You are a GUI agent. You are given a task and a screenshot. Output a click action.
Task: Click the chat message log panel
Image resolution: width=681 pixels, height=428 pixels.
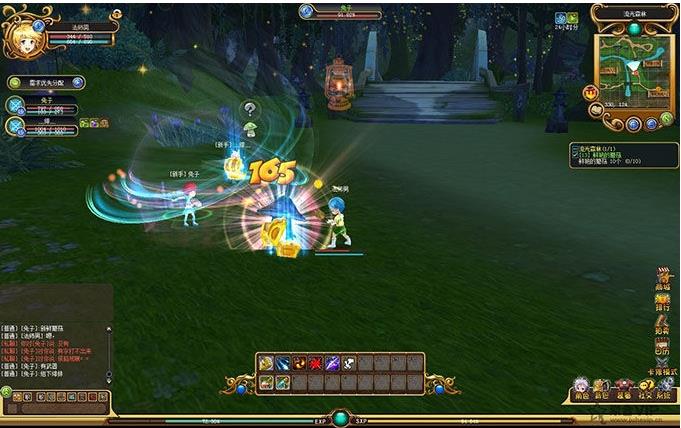(x=56, y=350)
